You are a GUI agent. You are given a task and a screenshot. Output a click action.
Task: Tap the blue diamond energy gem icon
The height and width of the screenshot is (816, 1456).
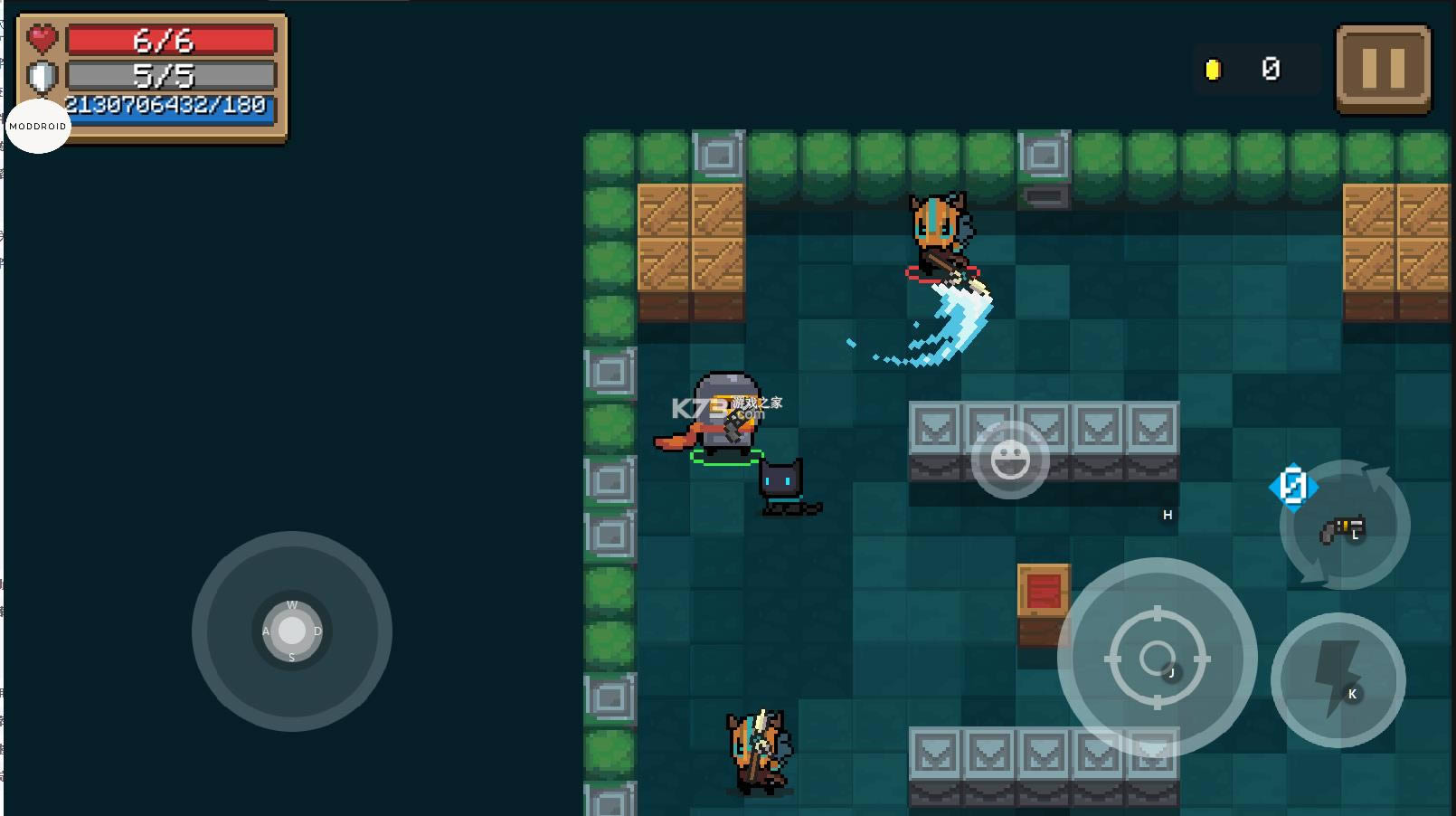pos(1291,487)
